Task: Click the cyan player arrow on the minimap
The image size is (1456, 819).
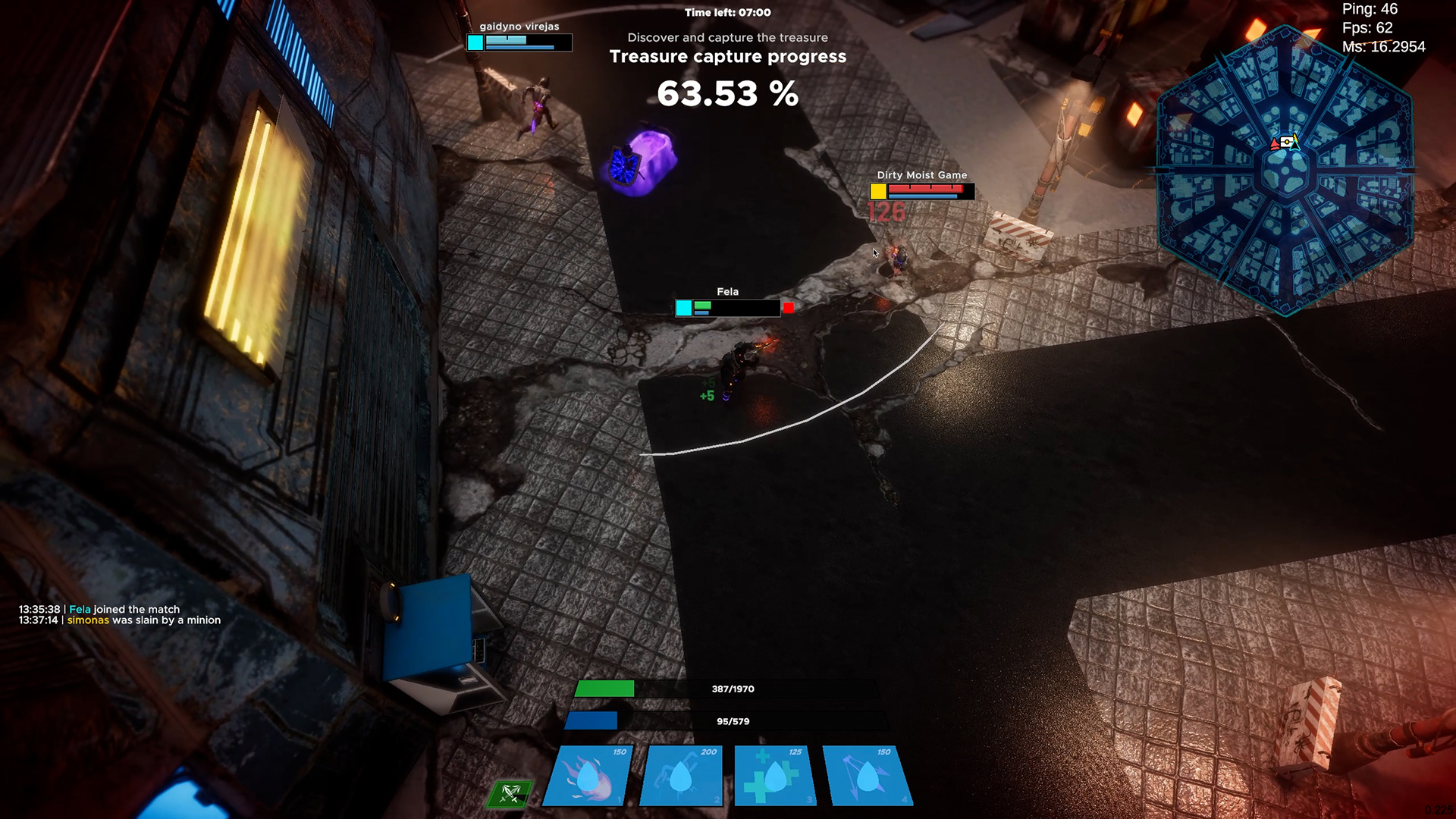Action: 1294,146
